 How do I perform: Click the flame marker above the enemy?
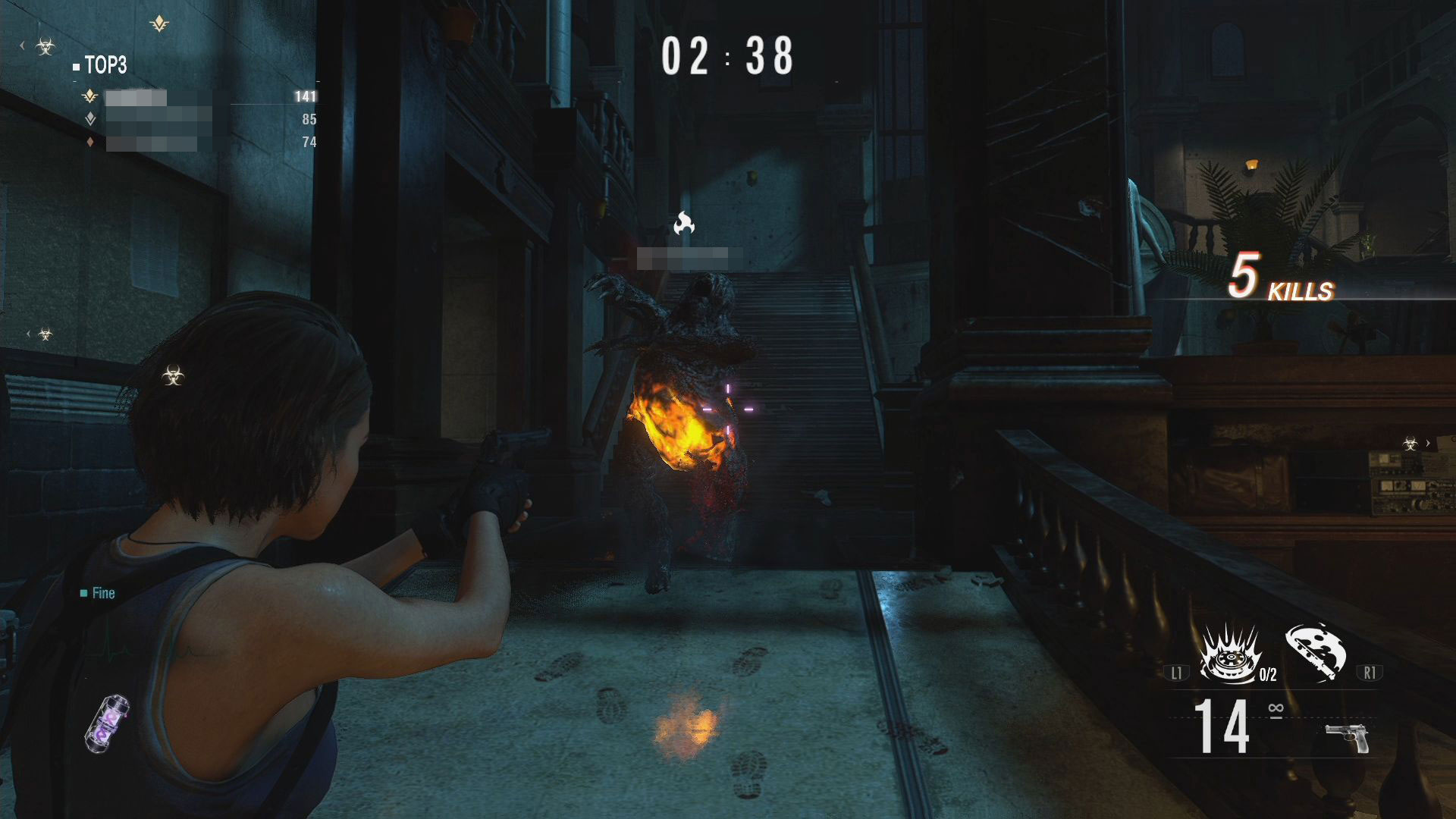[684, 223]
